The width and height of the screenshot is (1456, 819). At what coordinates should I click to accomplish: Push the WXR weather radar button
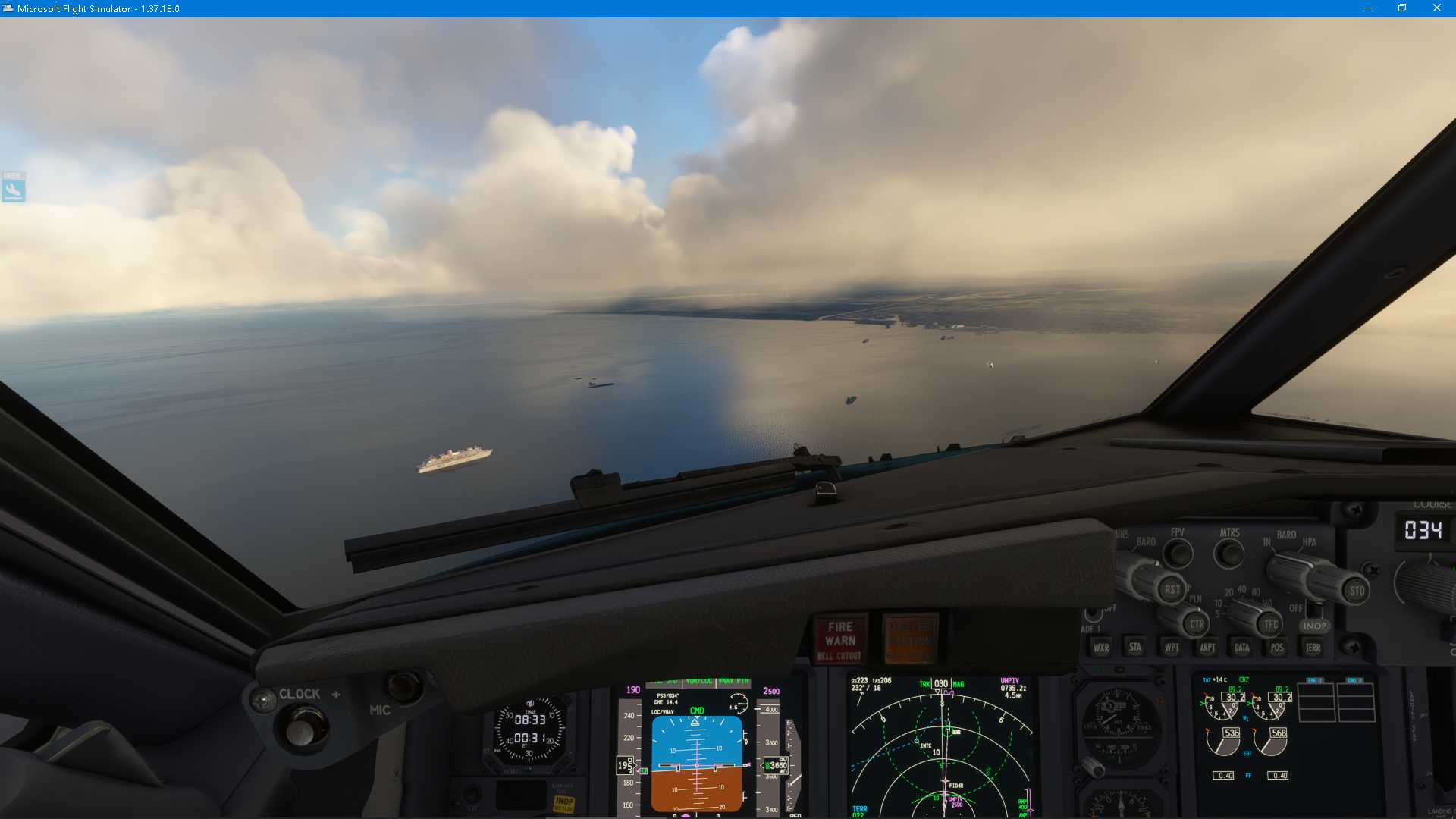[x=1100, y=648]
